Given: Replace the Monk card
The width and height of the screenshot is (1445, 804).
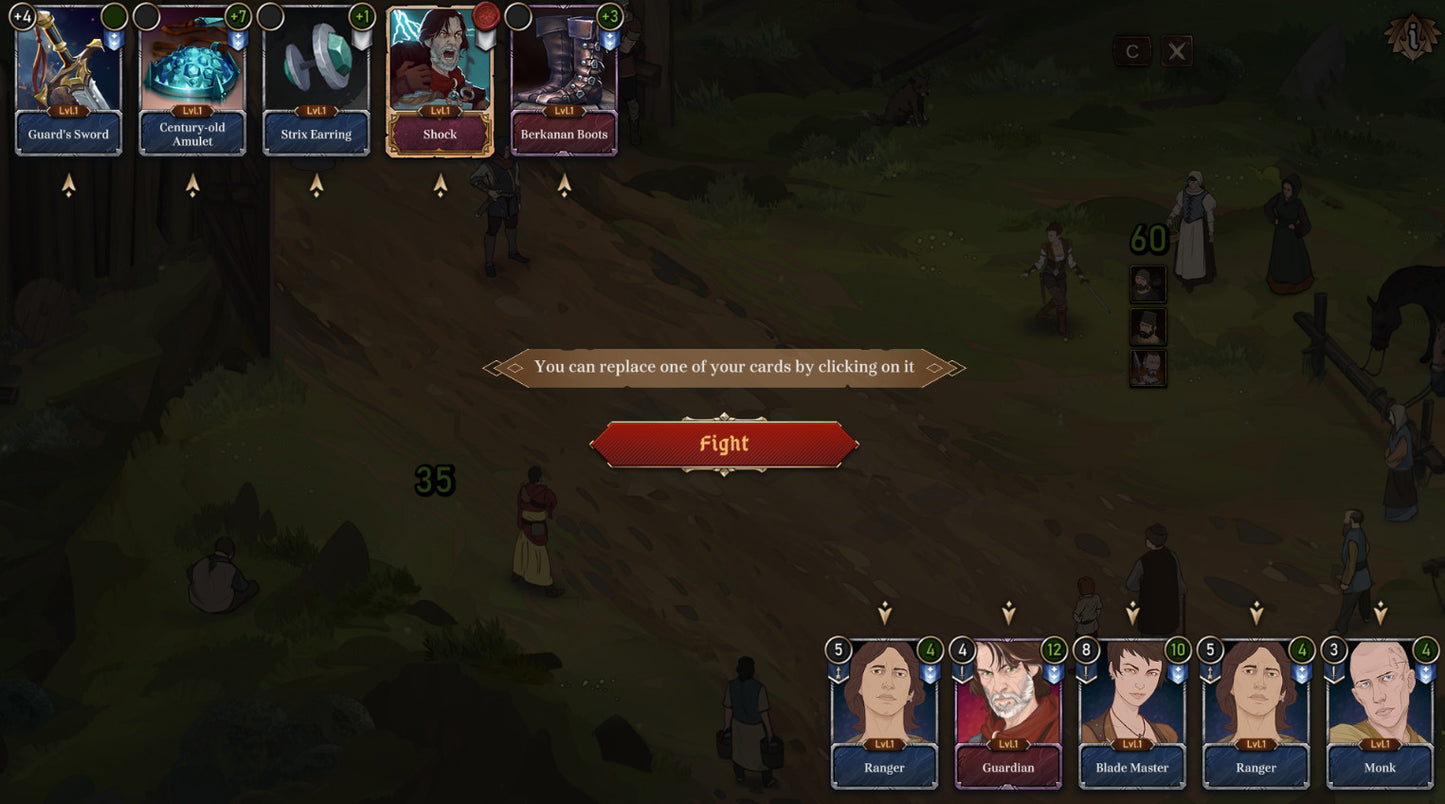Looking at the screenshot, I should click(x=1380, y=714).
